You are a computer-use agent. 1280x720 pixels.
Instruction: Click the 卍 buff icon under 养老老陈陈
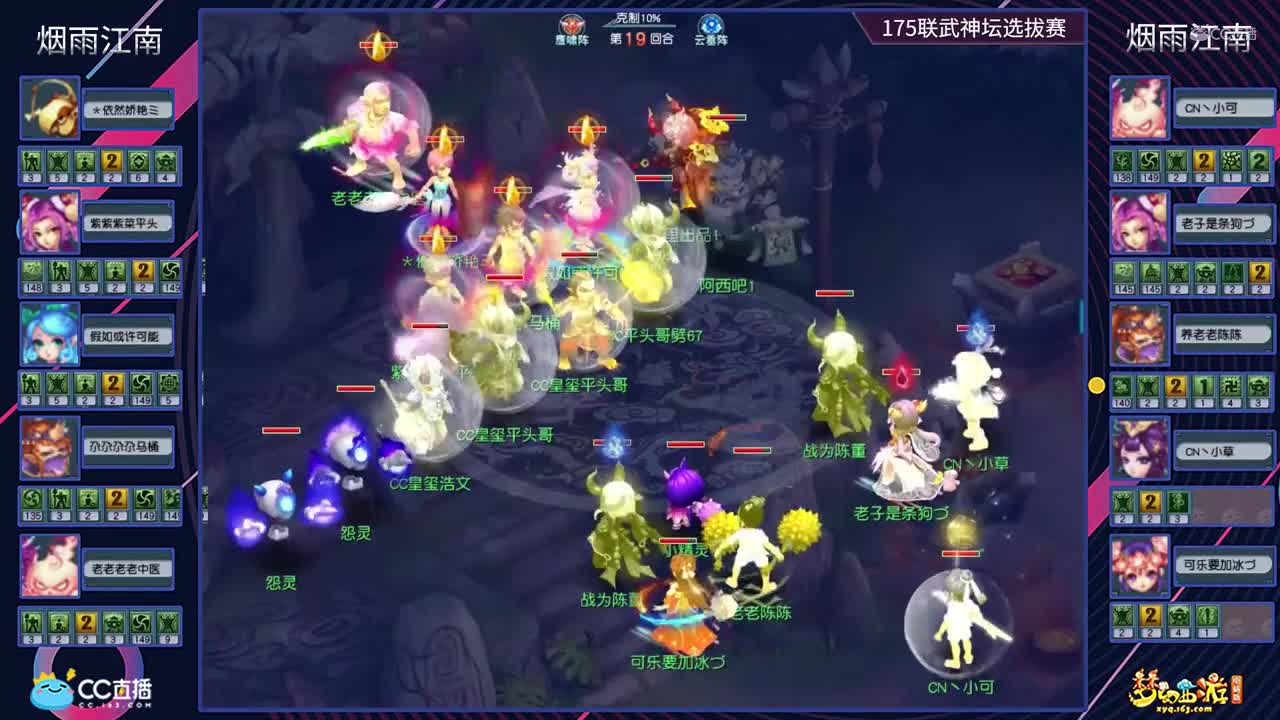click(x=1229, y=387)
